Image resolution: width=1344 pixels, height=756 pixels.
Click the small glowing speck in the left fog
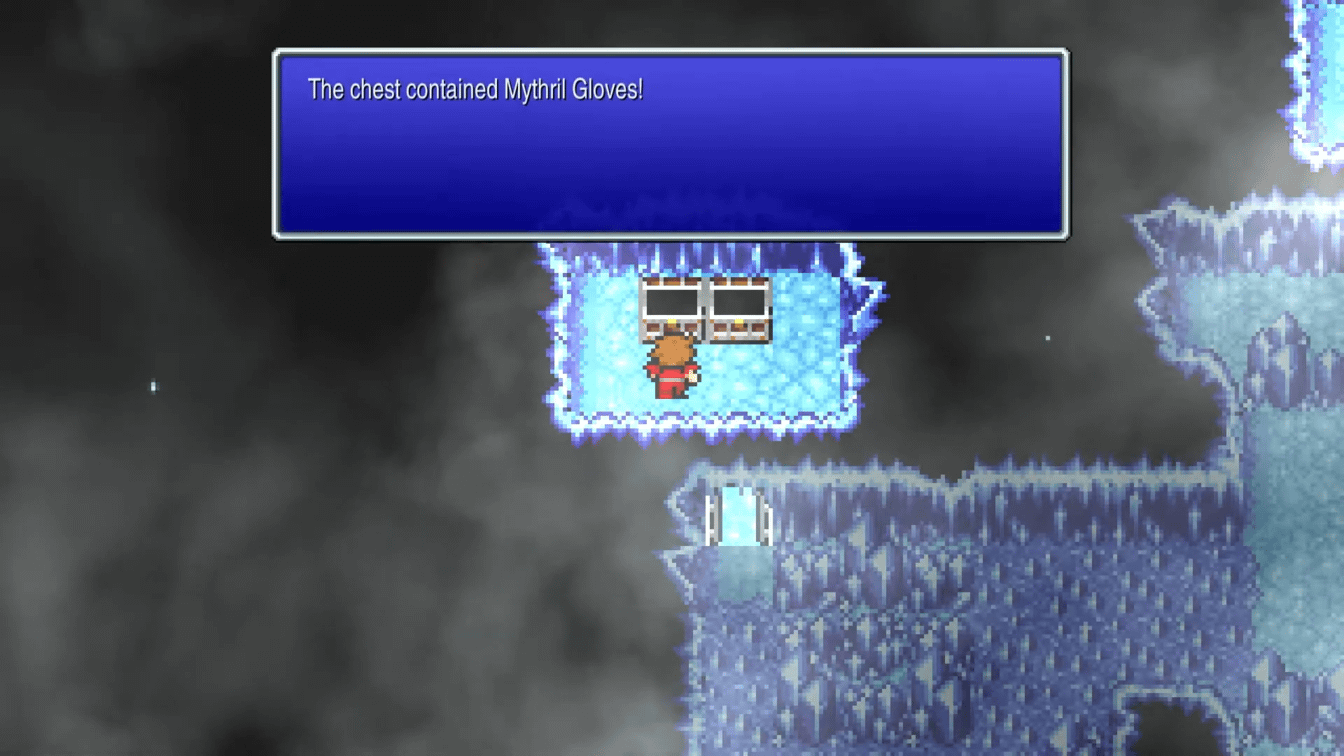pyautogui.click(x=152, y=384)
